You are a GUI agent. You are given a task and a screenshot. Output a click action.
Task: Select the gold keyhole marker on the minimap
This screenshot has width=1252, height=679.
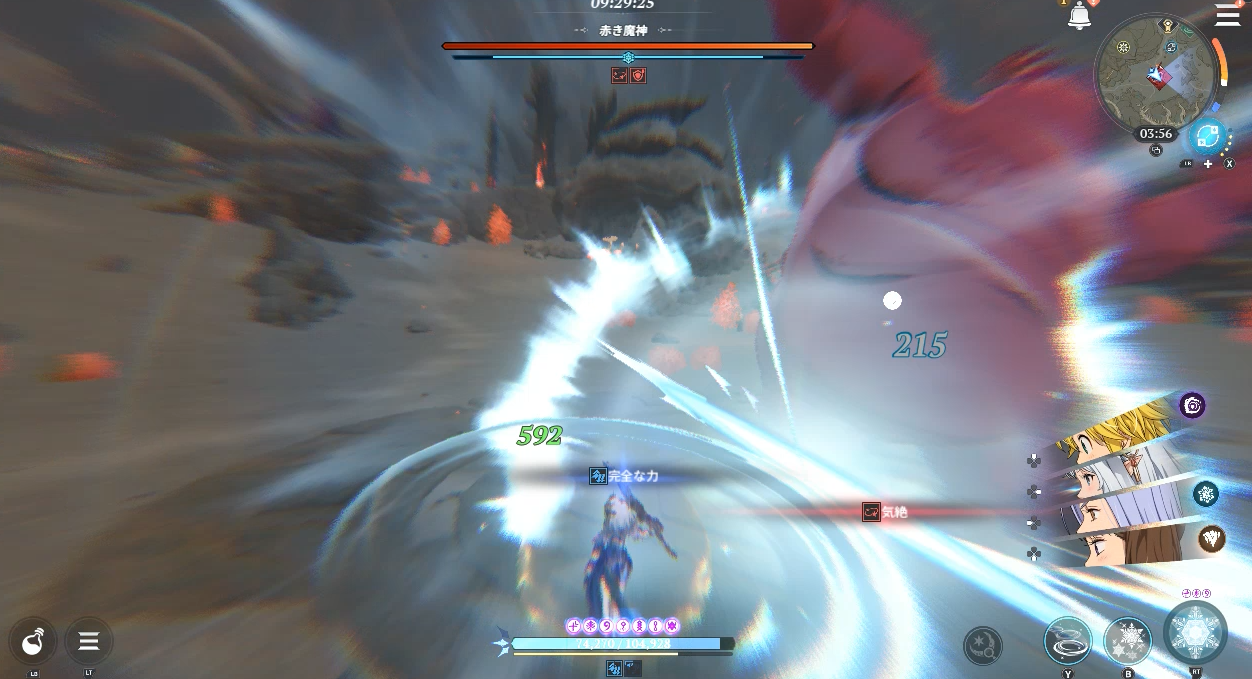(x=1167, y=24)
